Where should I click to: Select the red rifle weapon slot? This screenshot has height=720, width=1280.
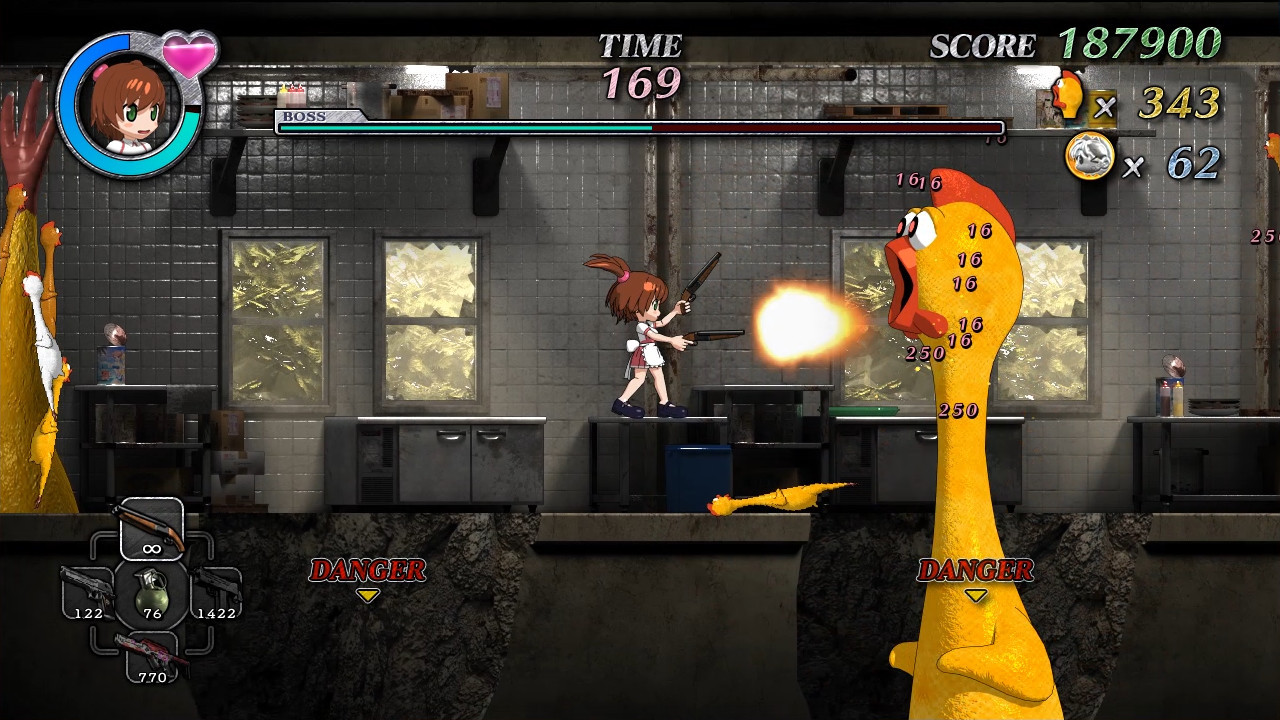(x=151, y=656)
